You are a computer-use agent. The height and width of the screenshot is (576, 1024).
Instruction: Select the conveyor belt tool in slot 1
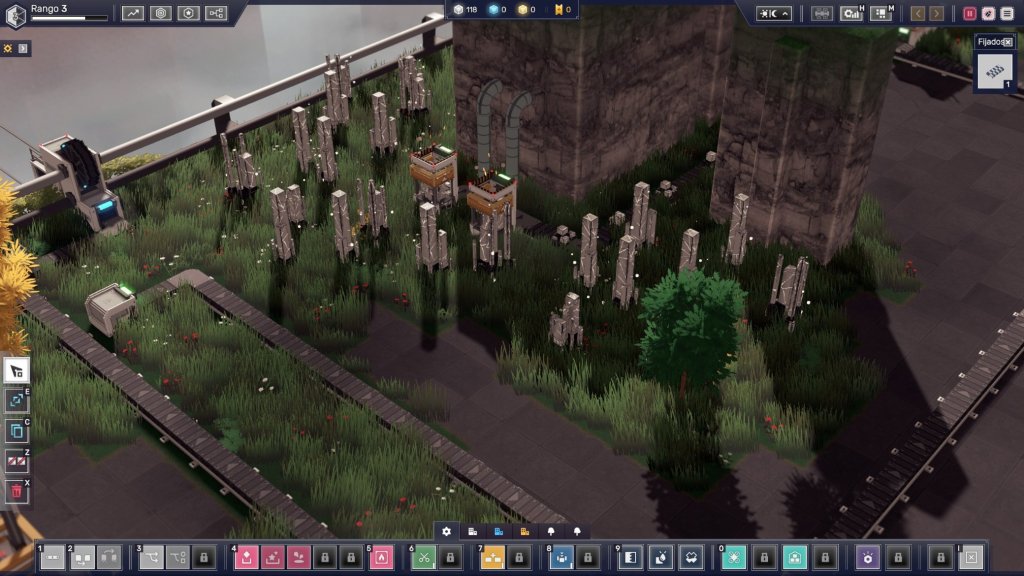(52, 557)
